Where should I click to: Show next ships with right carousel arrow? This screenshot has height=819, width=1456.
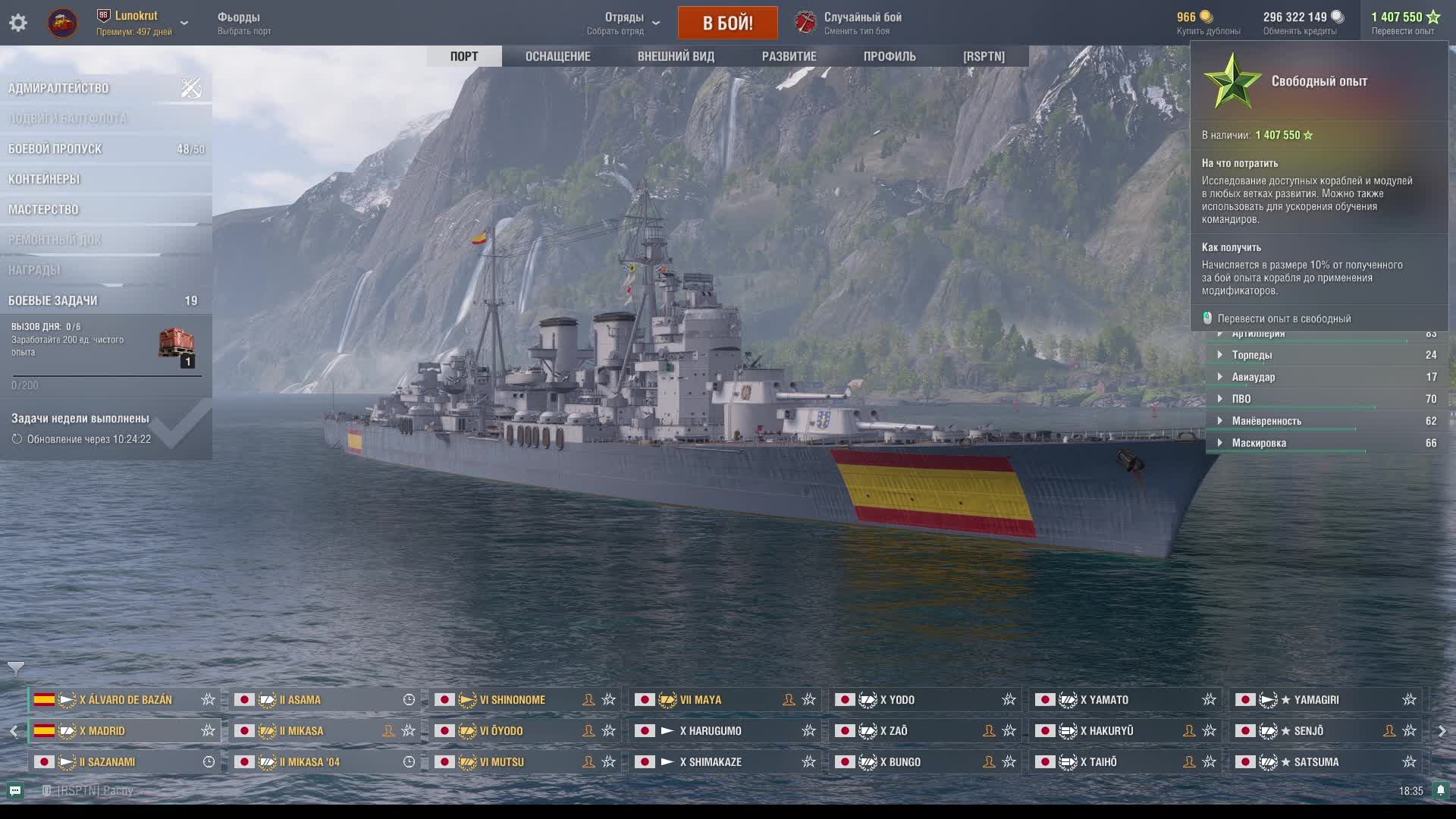pos(1442,731)
